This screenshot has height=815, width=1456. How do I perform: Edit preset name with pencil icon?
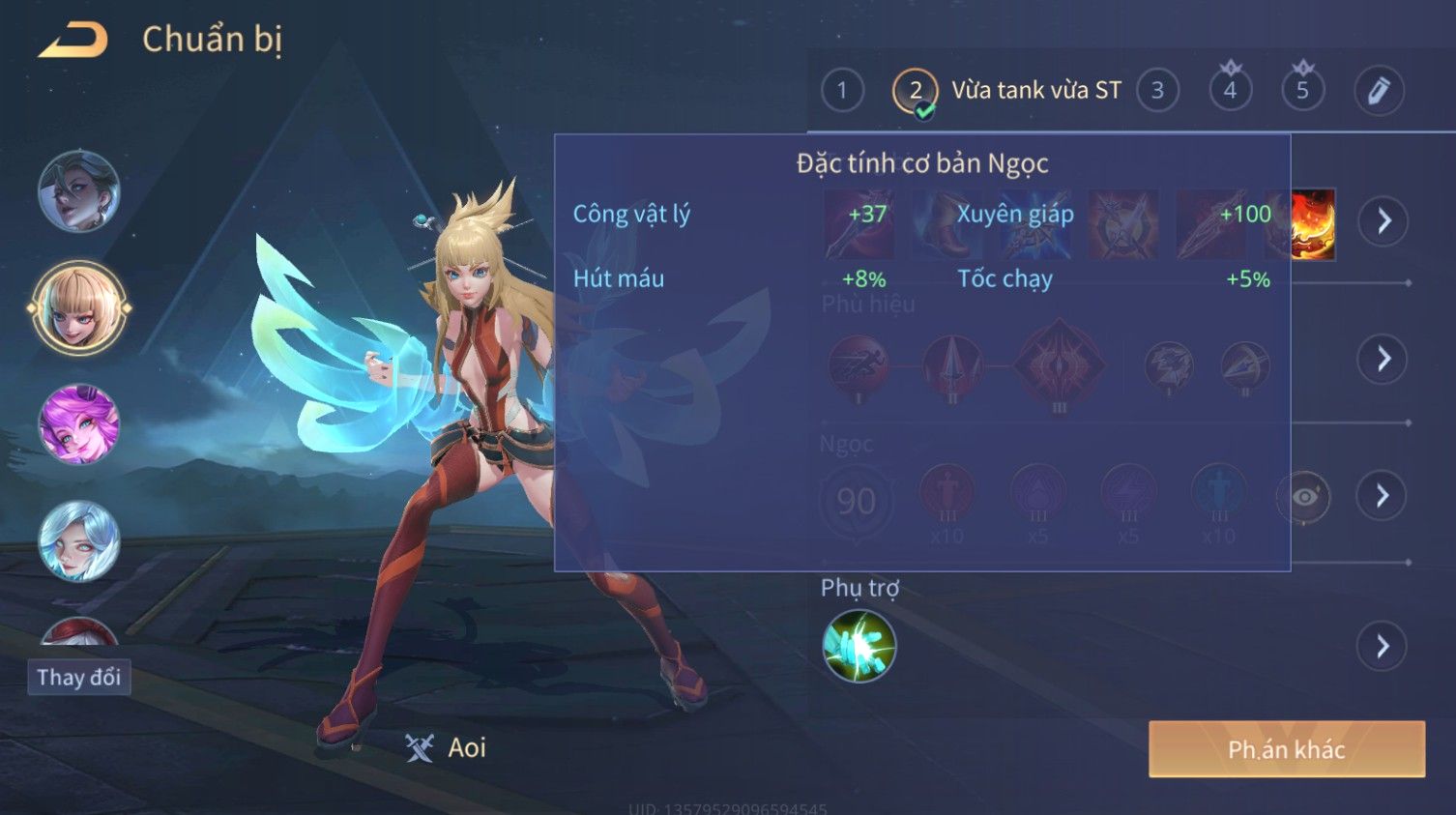pos(1378,91)
